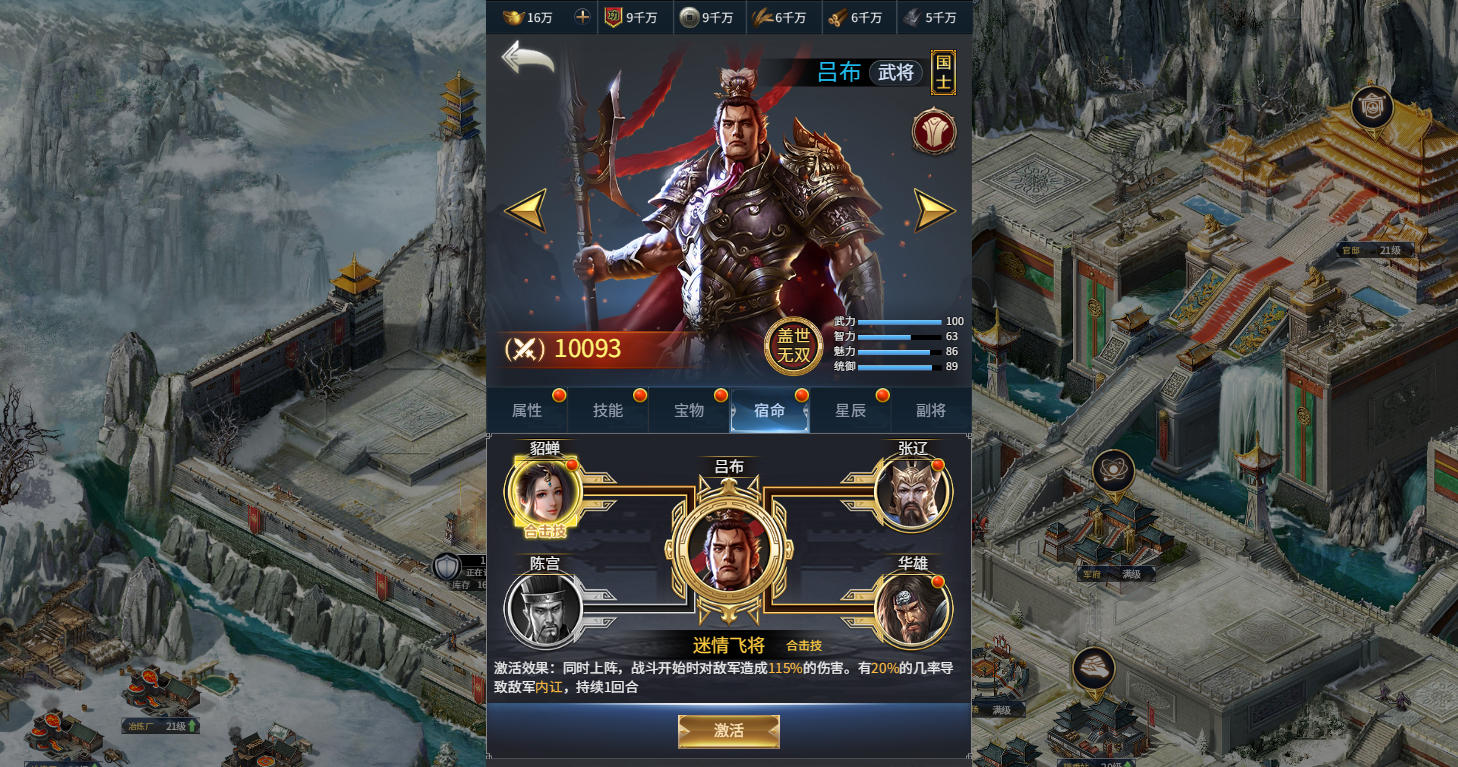
Task: Switch to next general with right arrow
Action: 934,210
